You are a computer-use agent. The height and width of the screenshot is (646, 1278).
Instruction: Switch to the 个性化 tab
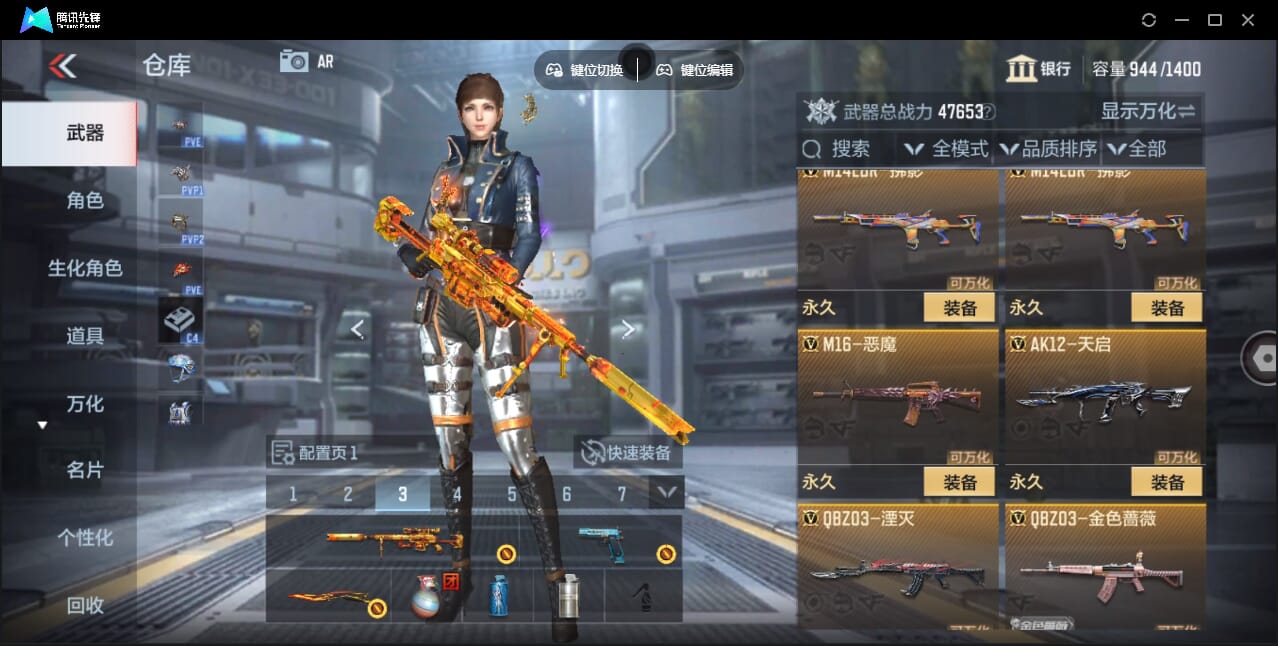point(85,538)
